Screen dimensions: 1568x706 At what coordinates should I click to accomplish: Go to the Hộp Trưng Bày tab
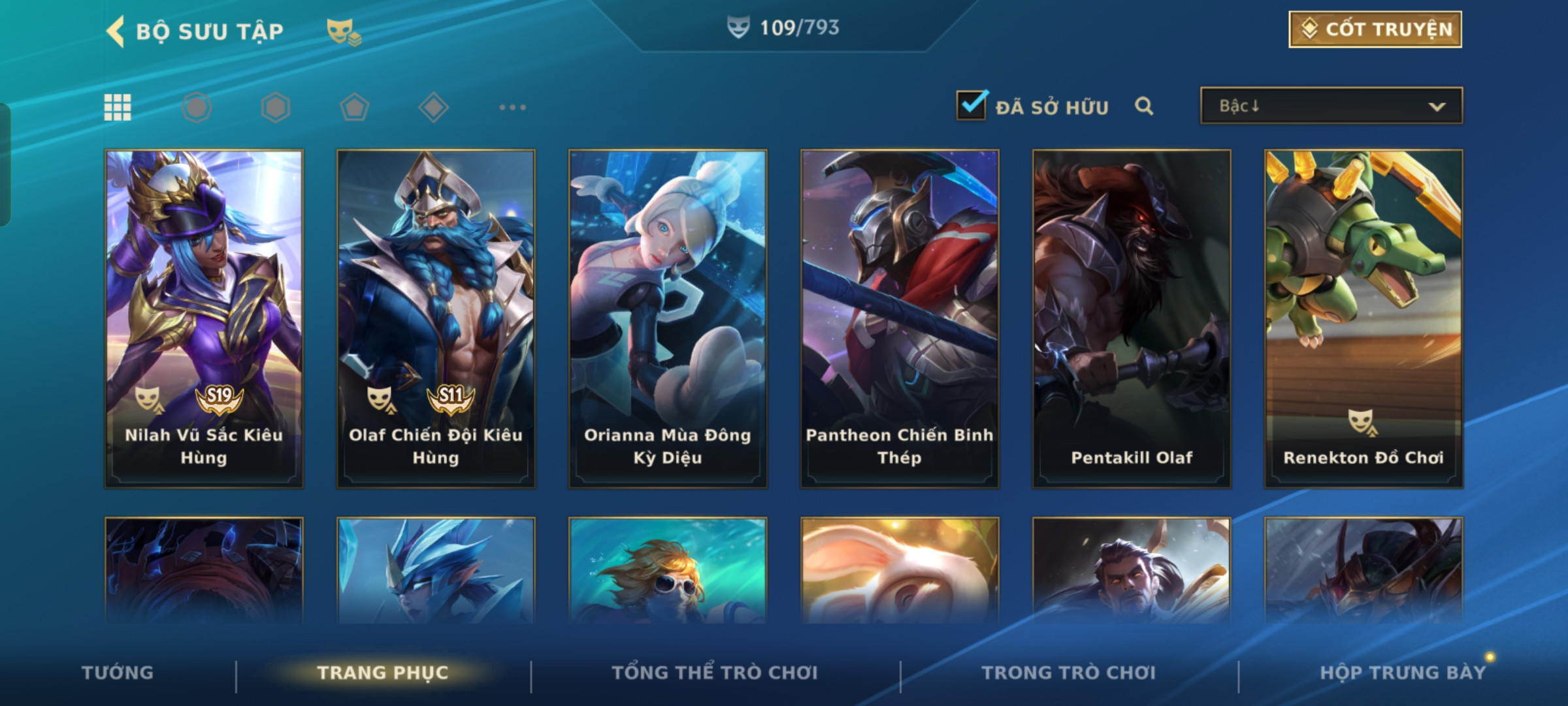(1403, 673)
